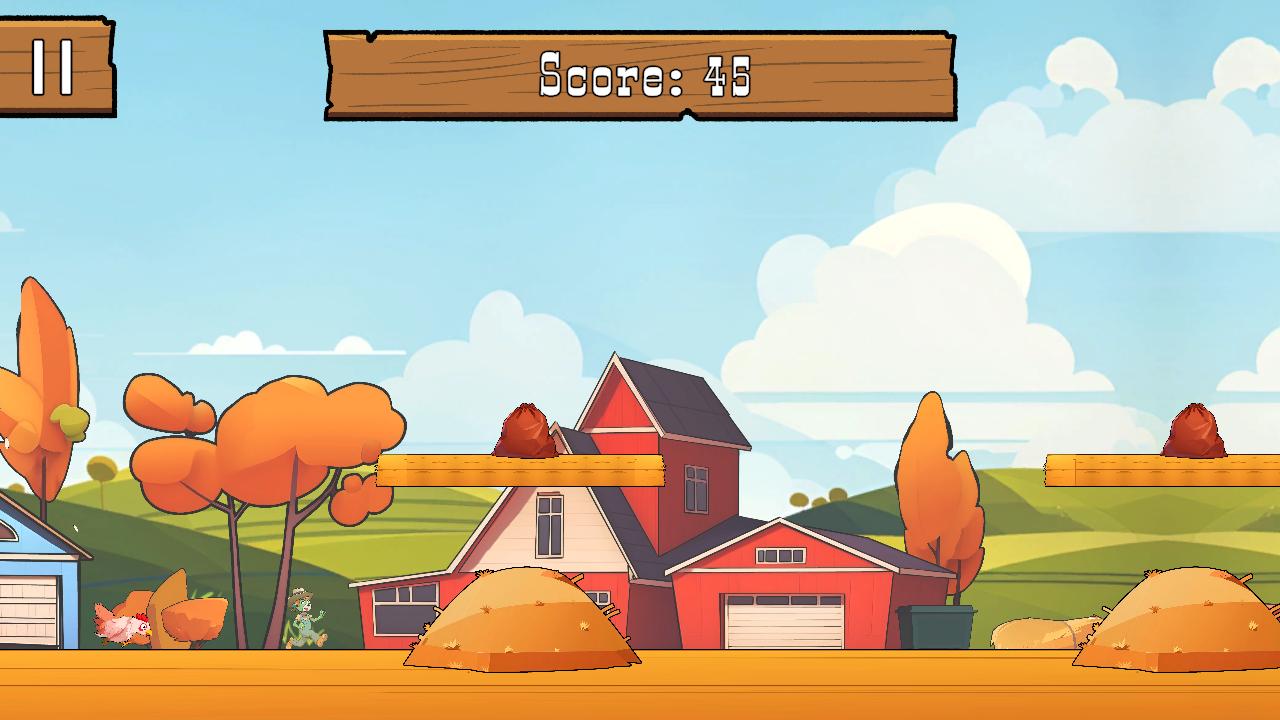Click the attic window of the red farmhouse

[548, 527]
